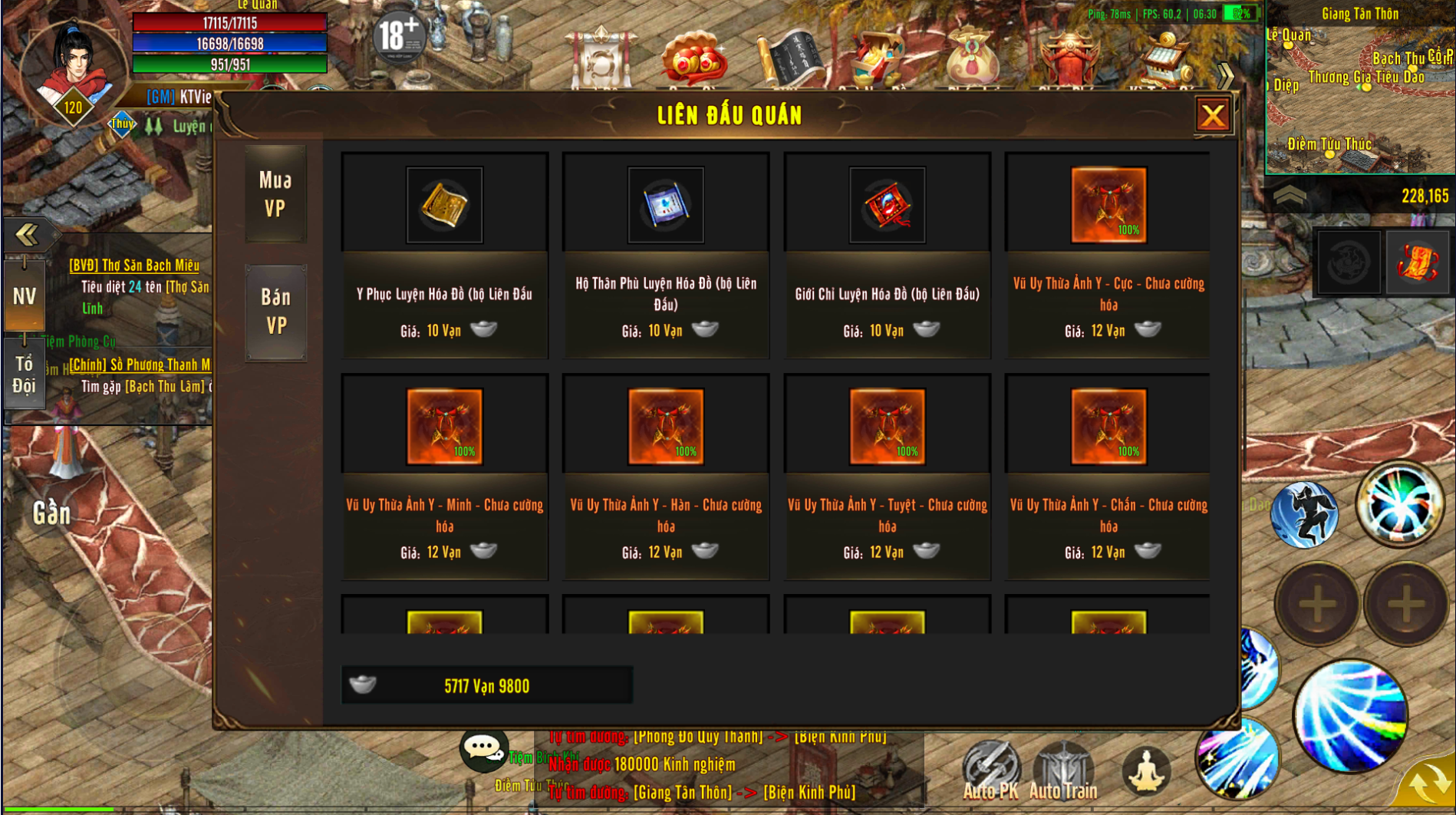Open the chat speech bubble
Viewport: 1456px width, 815px height.
tap(483, 748)
